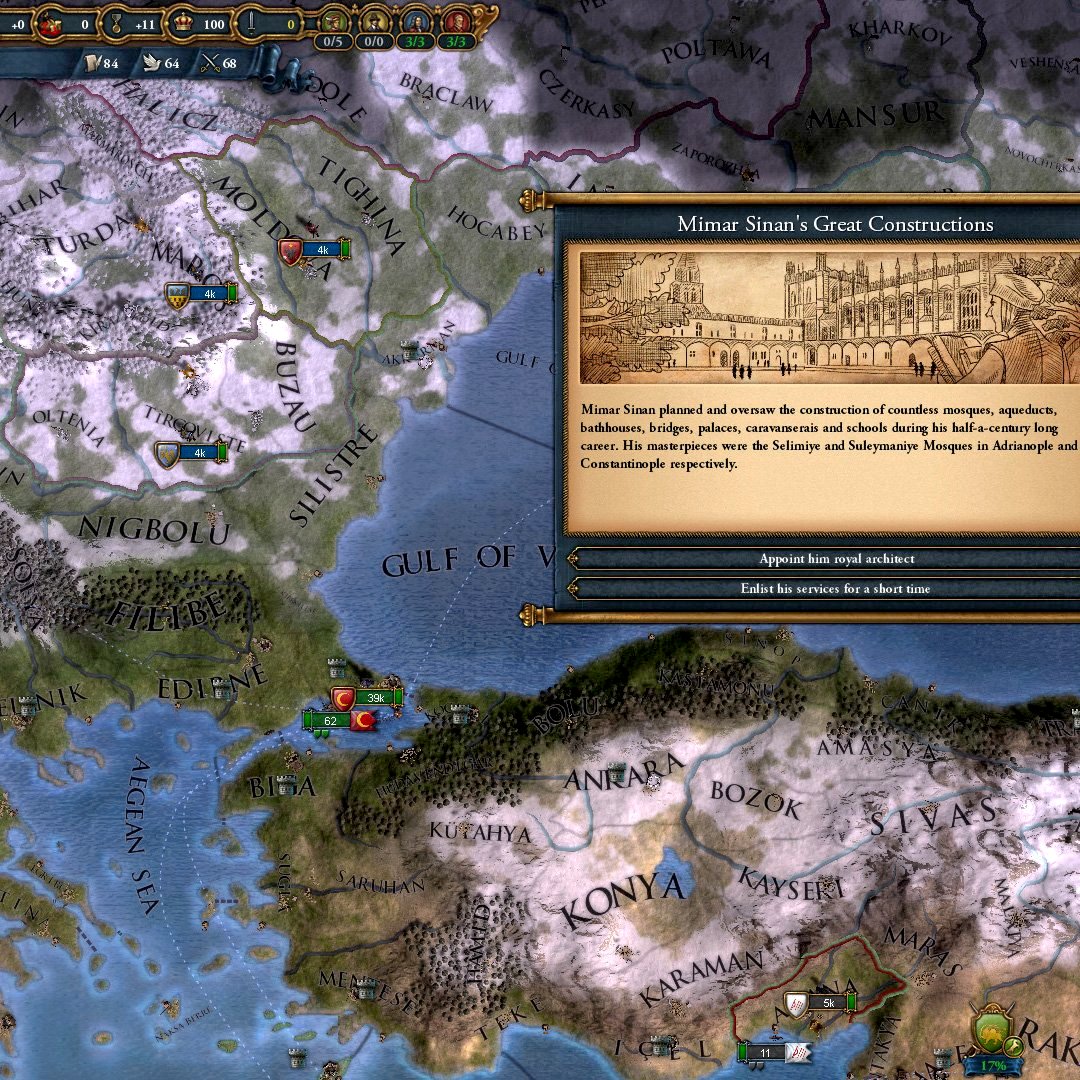The height and width of the screenshot is (1080, 1080).
Task: Select the Ottoman 39k army banner
Action: 369,697
